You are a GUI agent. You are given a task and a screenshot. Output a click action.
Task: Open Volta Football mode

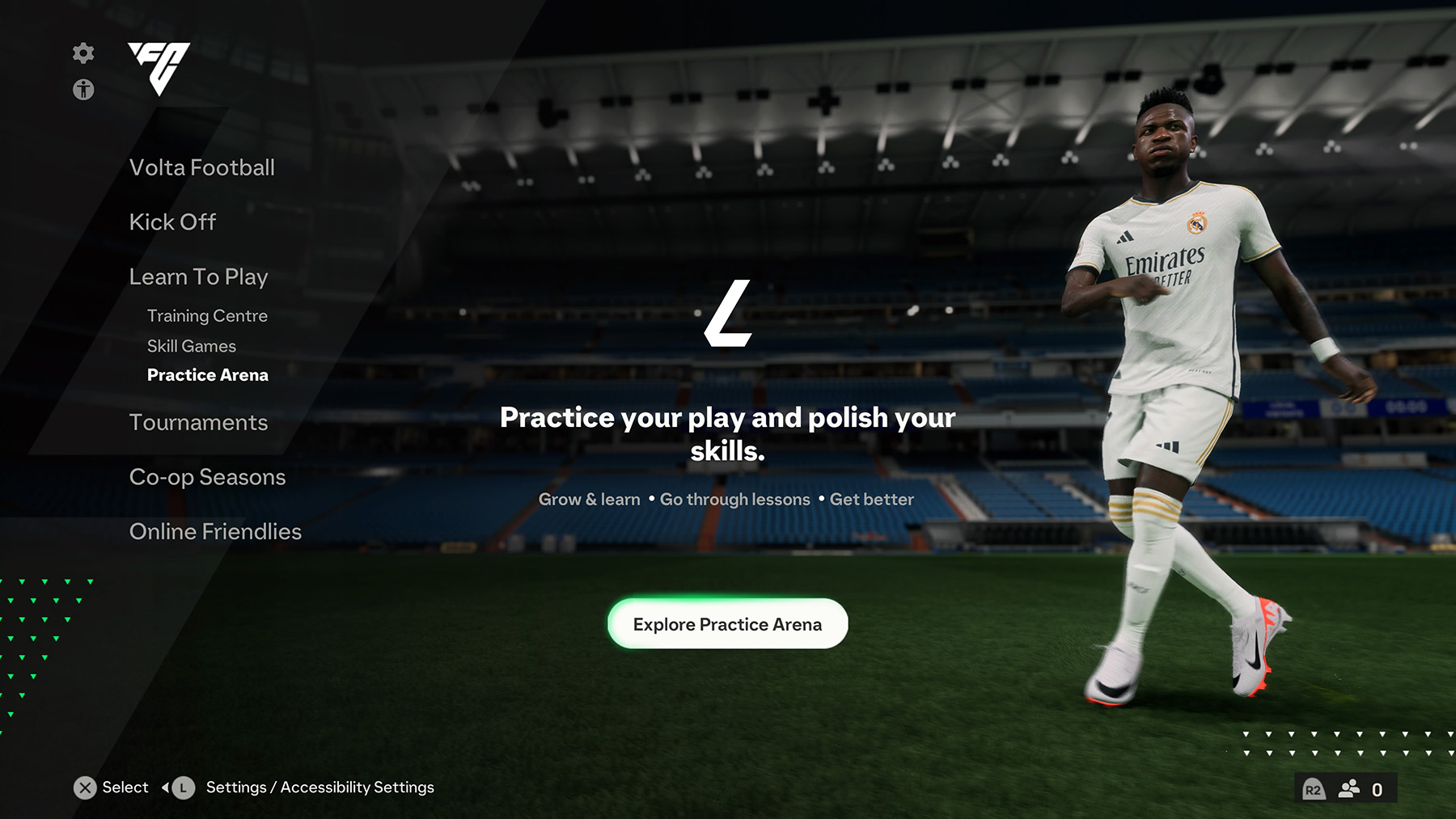(201, 168)
